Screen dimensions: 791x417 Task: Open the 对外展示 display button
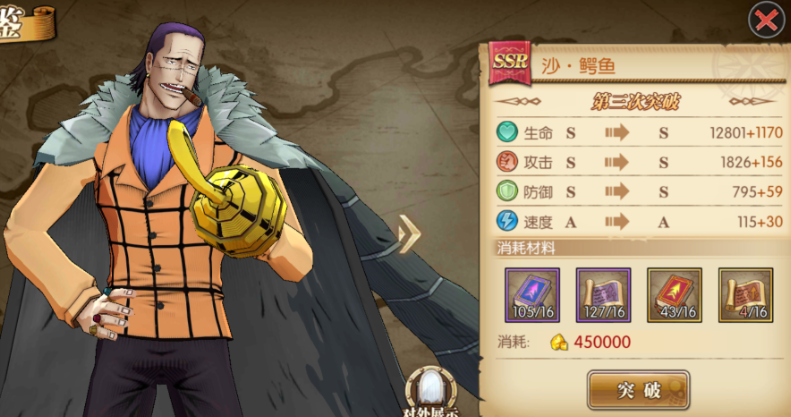[430, 393]
